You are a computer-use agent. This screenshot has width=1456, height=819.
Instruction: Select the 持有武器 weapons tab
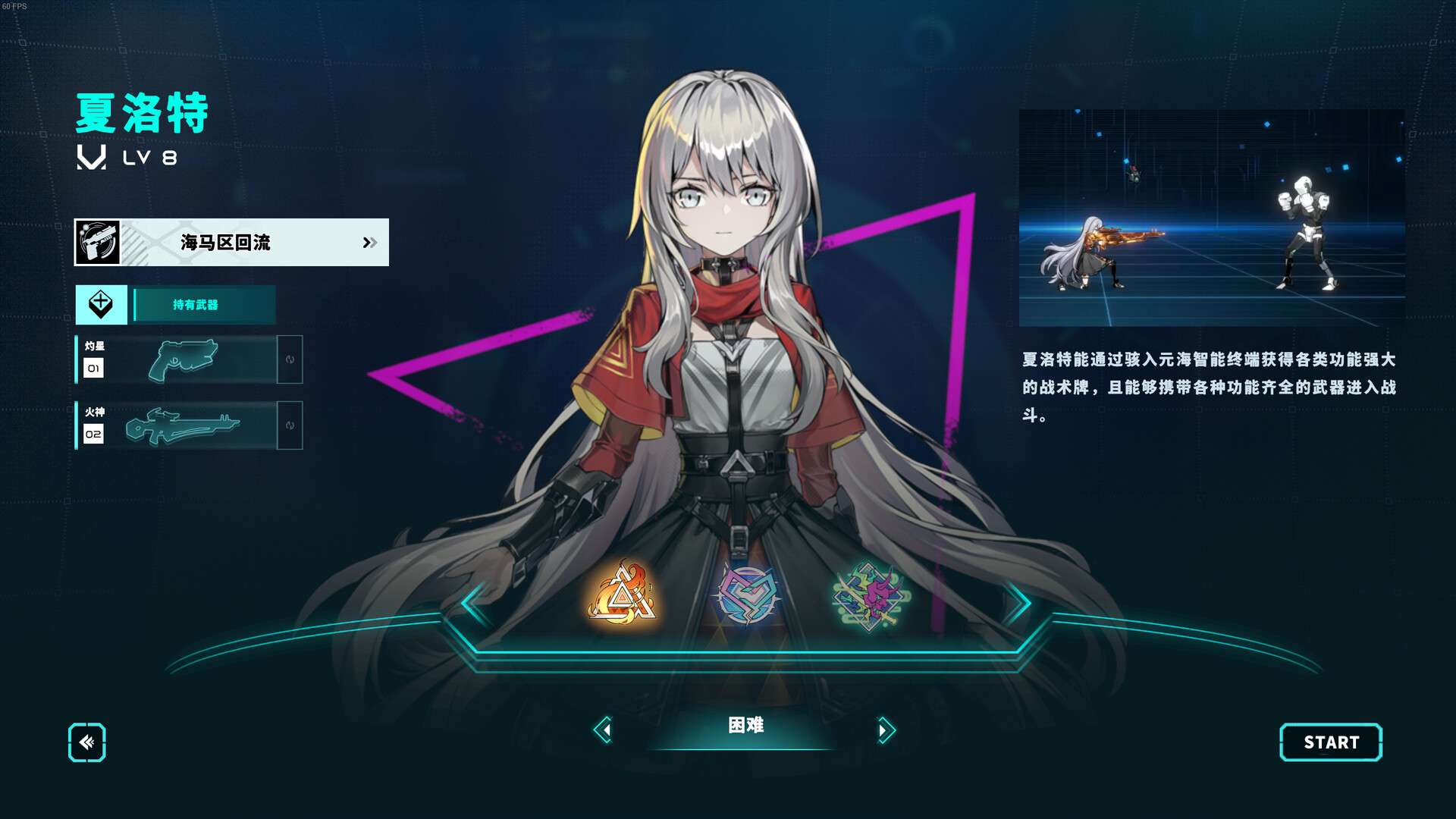pyautogui.click(x=196, y=305)
